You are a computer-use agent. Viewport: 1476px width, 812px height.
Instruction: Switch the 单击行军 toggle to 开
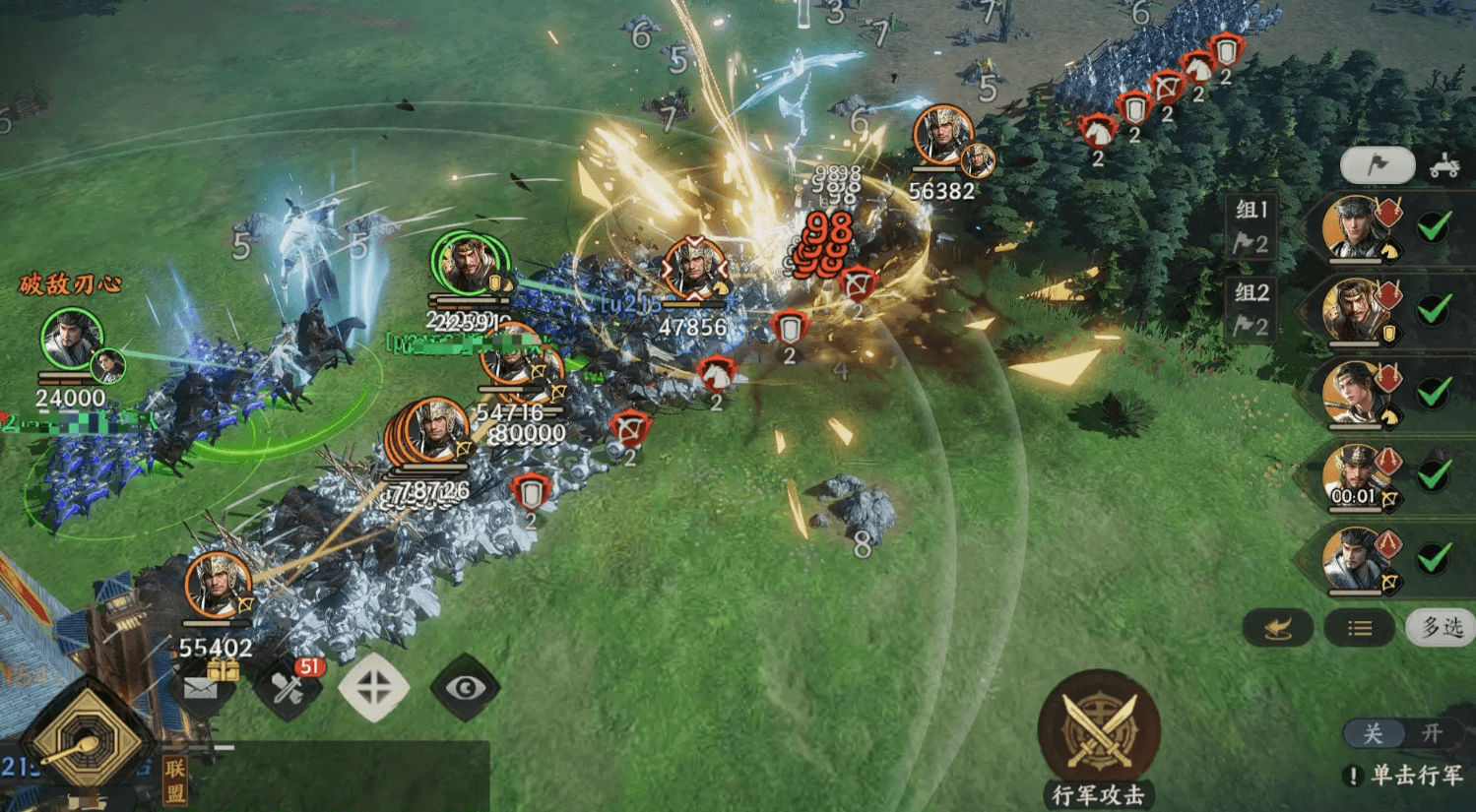click(1431, 733)
